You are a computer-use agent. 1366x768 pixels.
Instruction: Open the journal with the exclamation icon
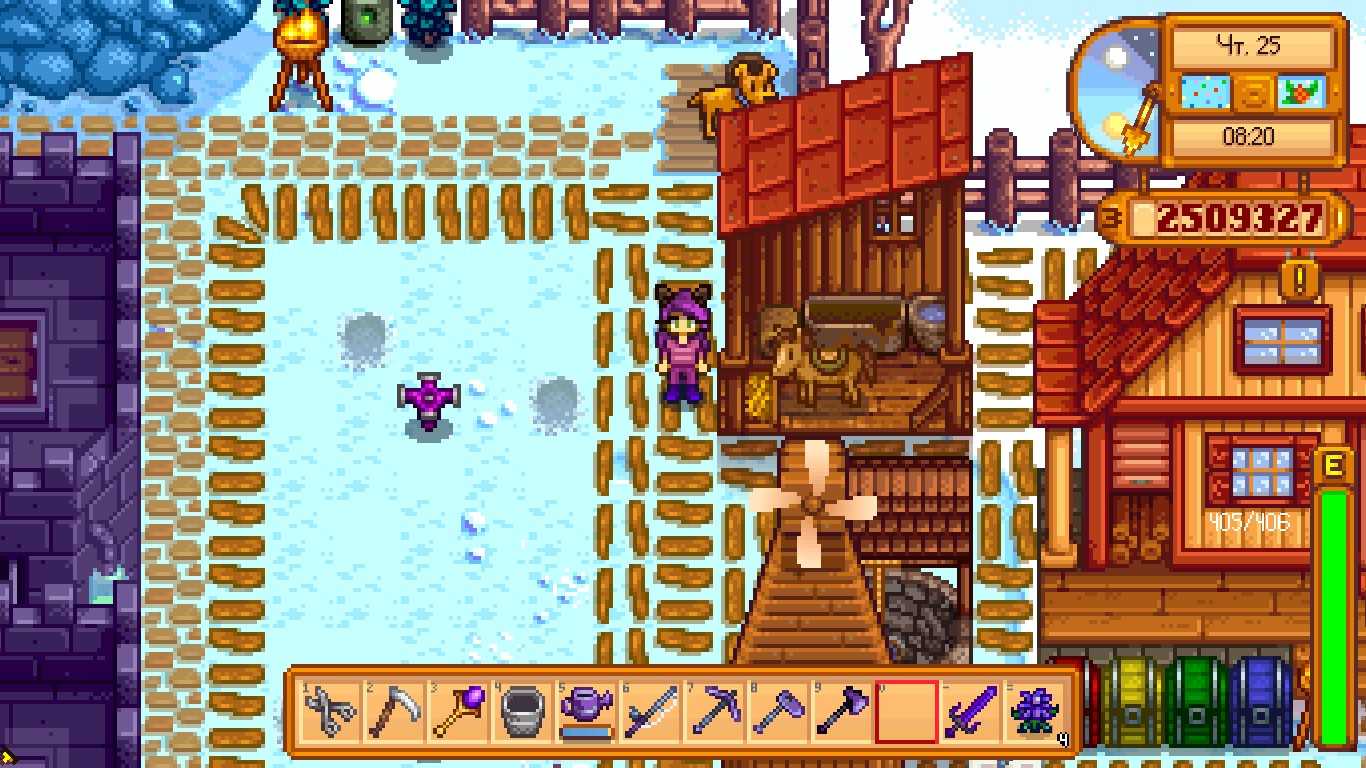[x=1298, y=278]
